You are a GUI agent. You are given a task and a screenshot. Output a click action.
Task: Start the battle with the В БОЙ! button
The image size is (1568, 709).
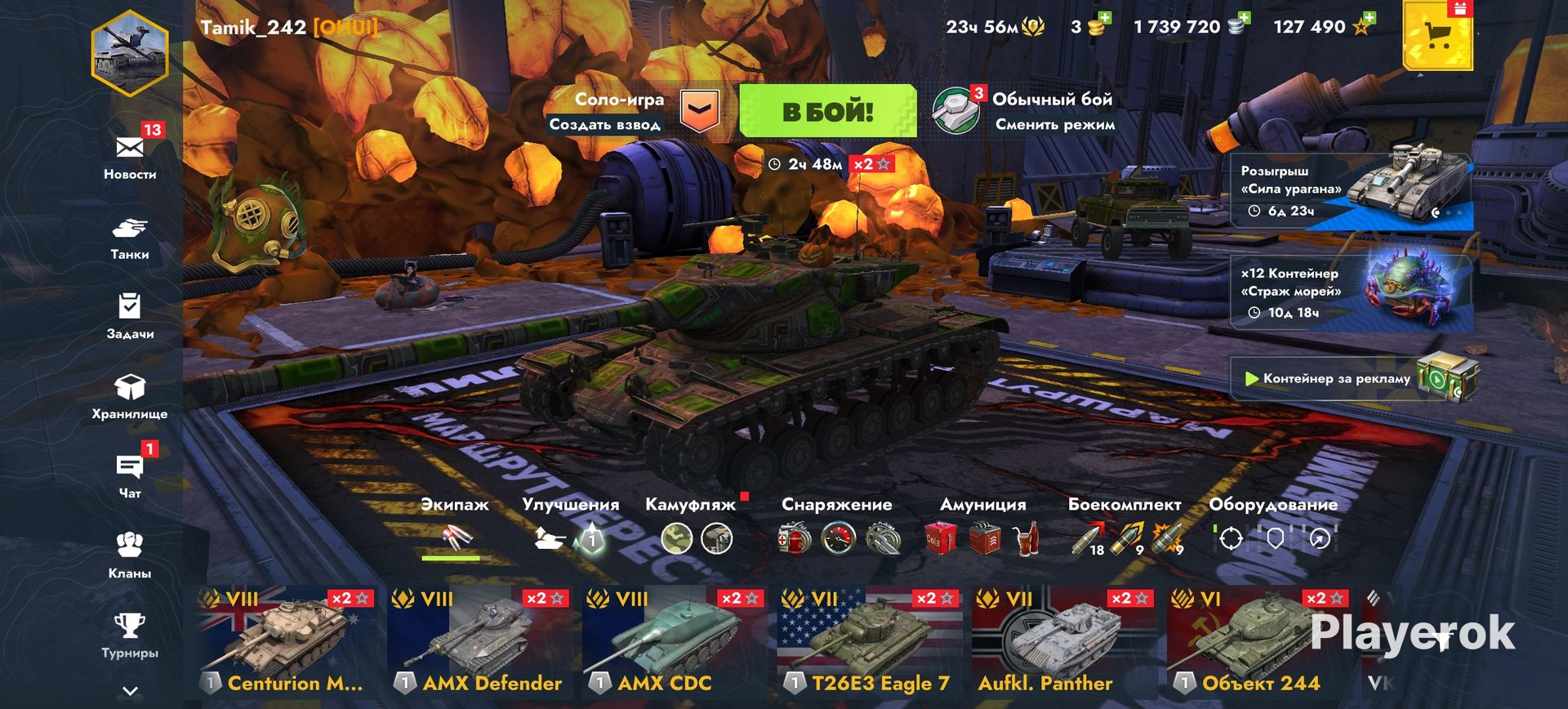827,111
